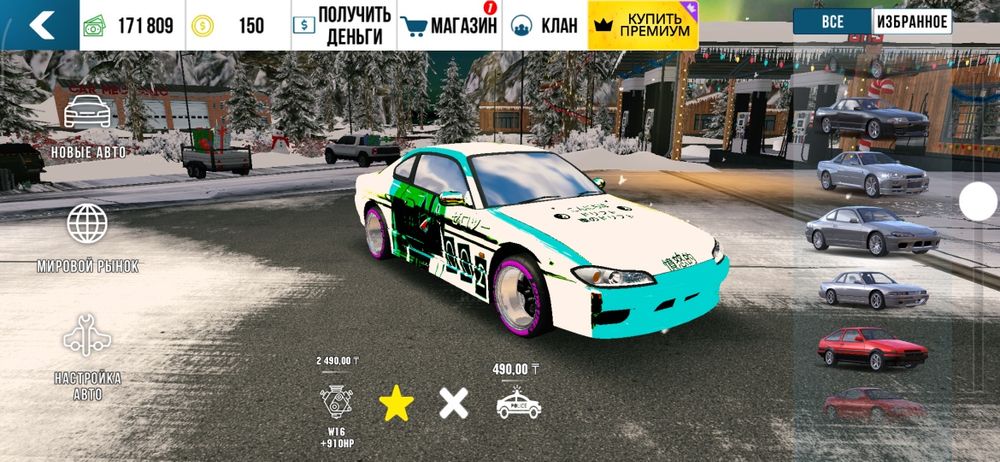Buy the W16 +910HP engine upgrade
Screen dimensions: 1000x462
[336, 399]
